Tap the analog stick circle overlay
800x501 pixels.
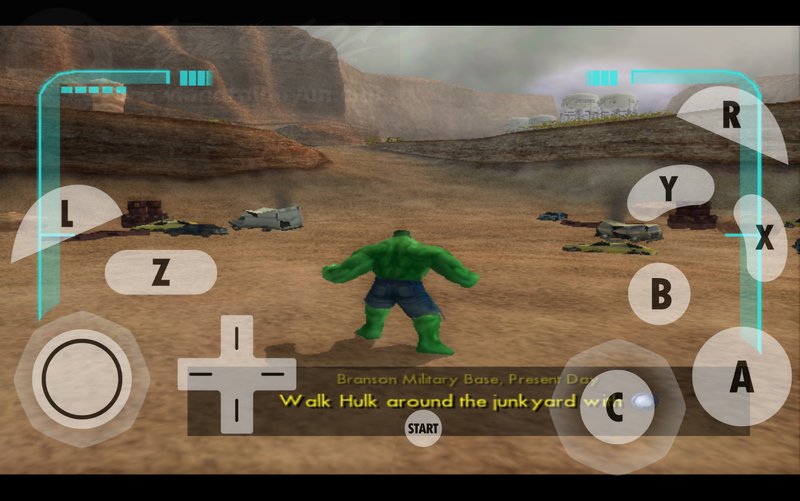pos(82,379)
